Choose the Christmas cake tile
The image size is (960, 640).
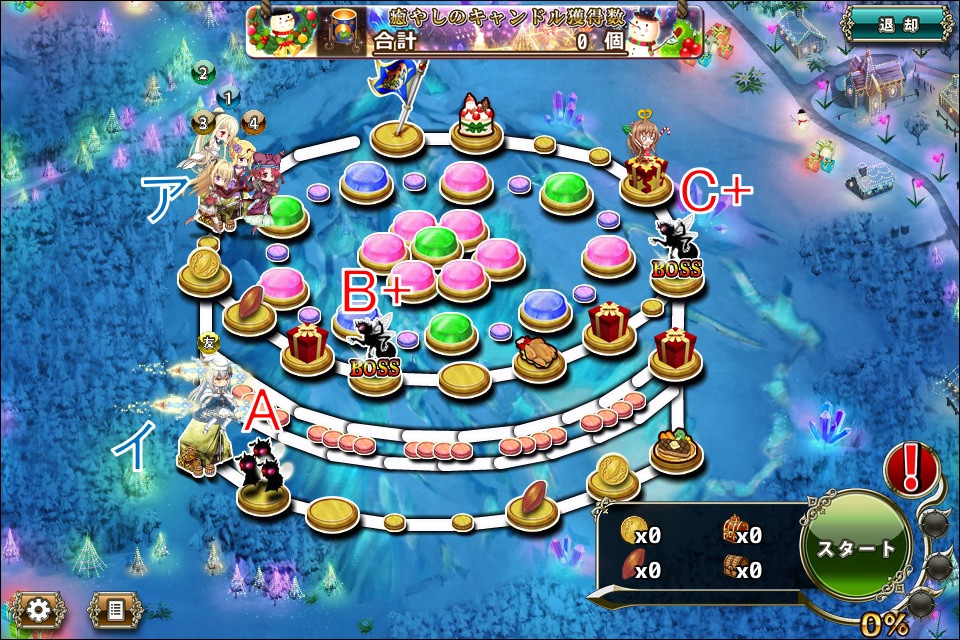[477, 122]
